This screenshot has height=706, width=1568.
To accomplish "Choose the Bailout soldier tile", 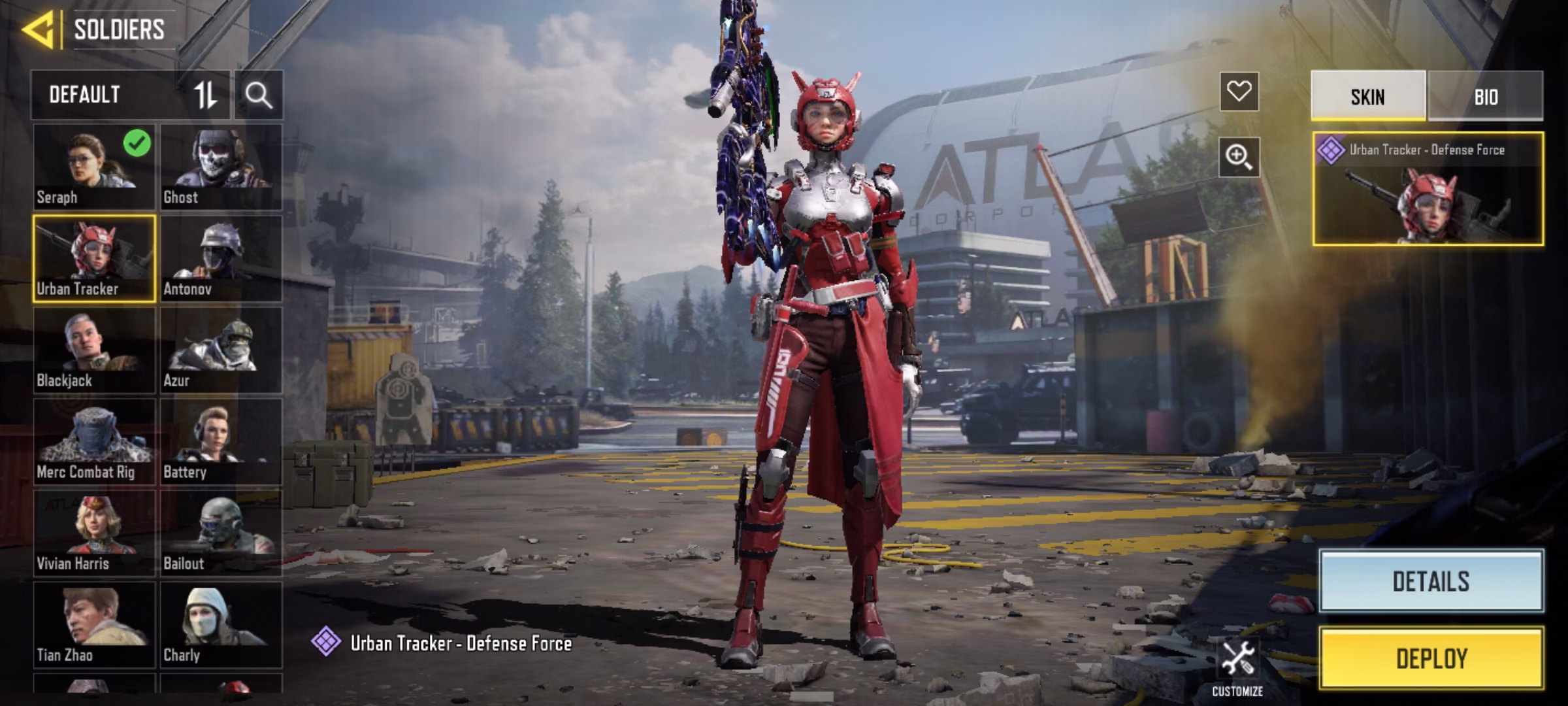I will pos(221,533).
